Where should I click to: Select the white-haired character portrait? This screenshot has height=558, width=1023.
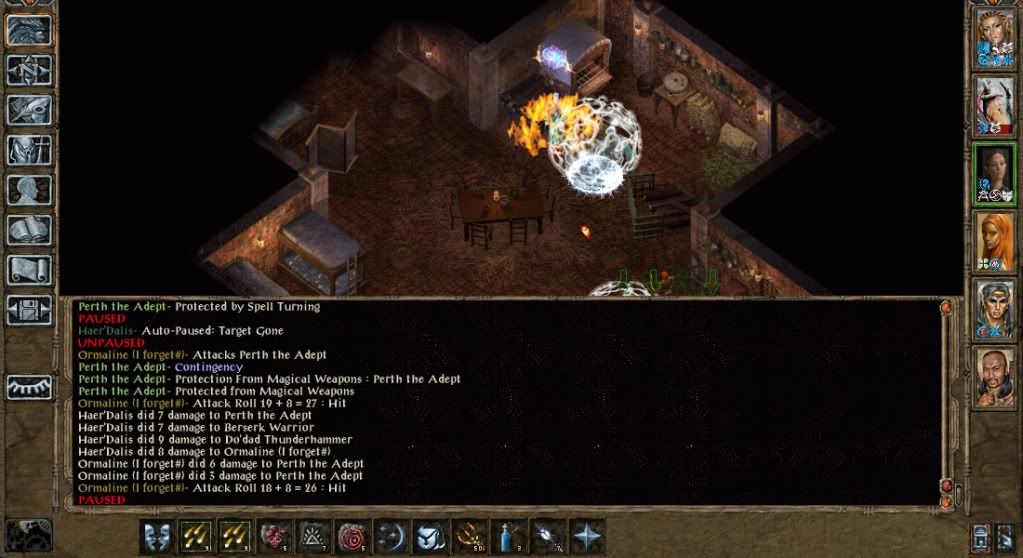pyautogui.click(x=995, y=107)
